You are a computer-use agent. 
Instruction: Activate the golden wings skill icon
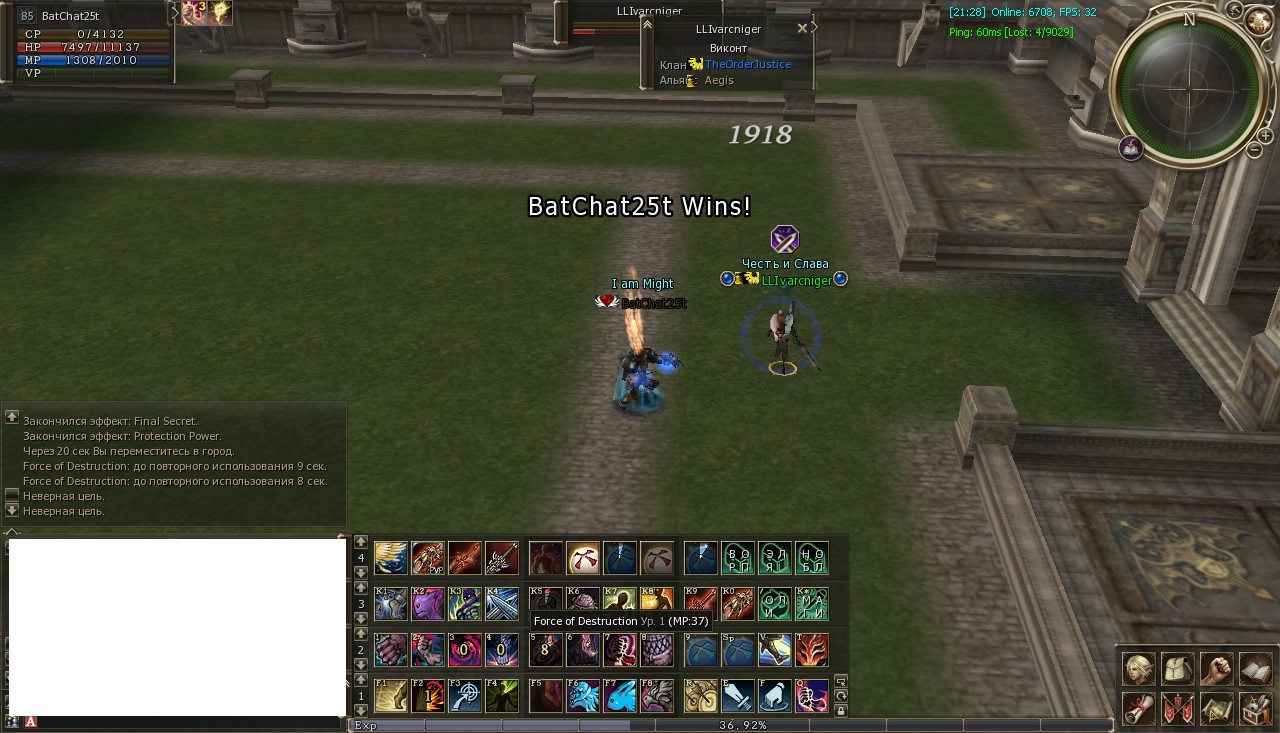click(x=390, y=557)
